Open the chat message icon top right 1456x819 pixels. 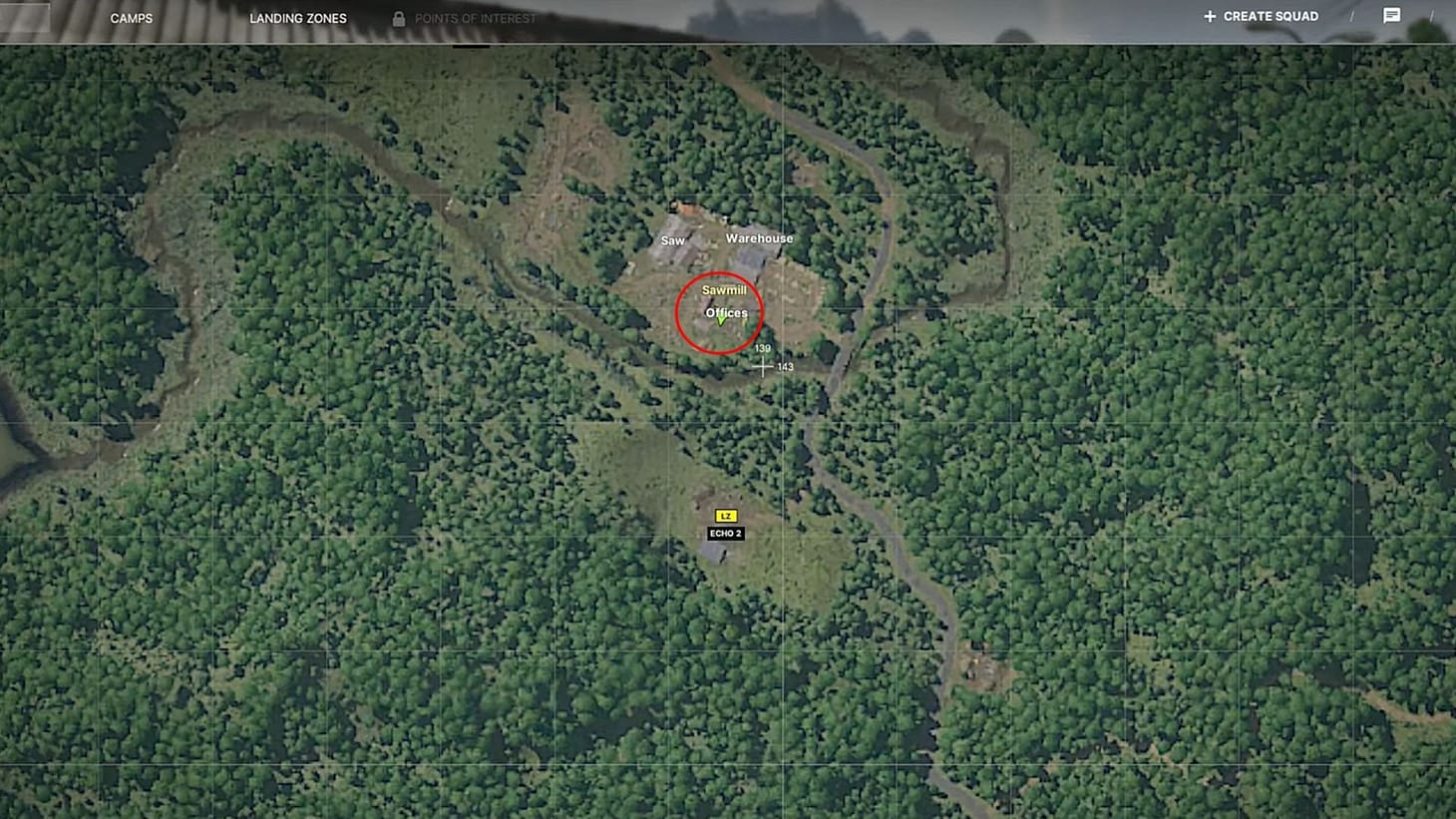(1392, 15)
